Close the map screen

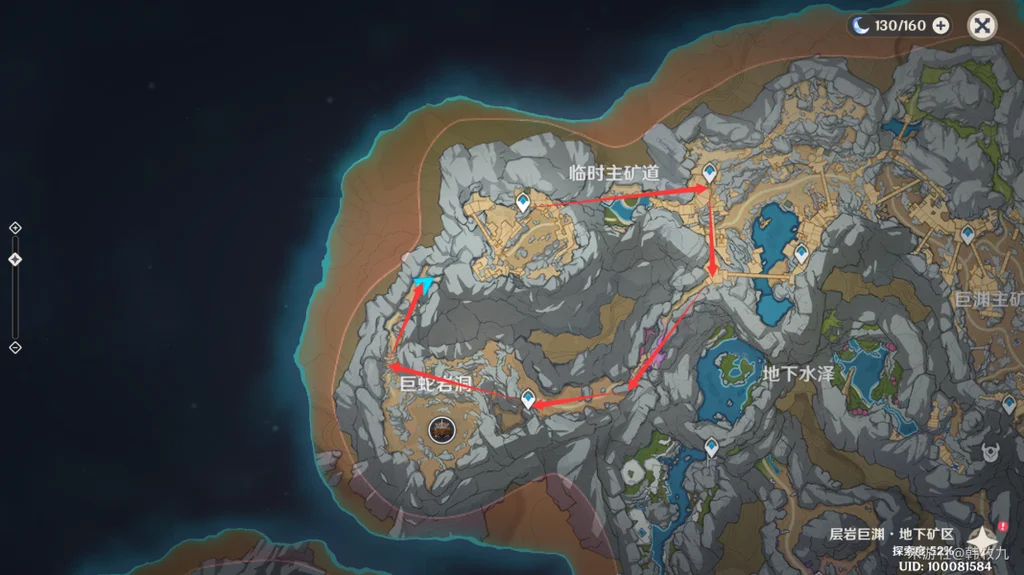(x=983, y=26)
